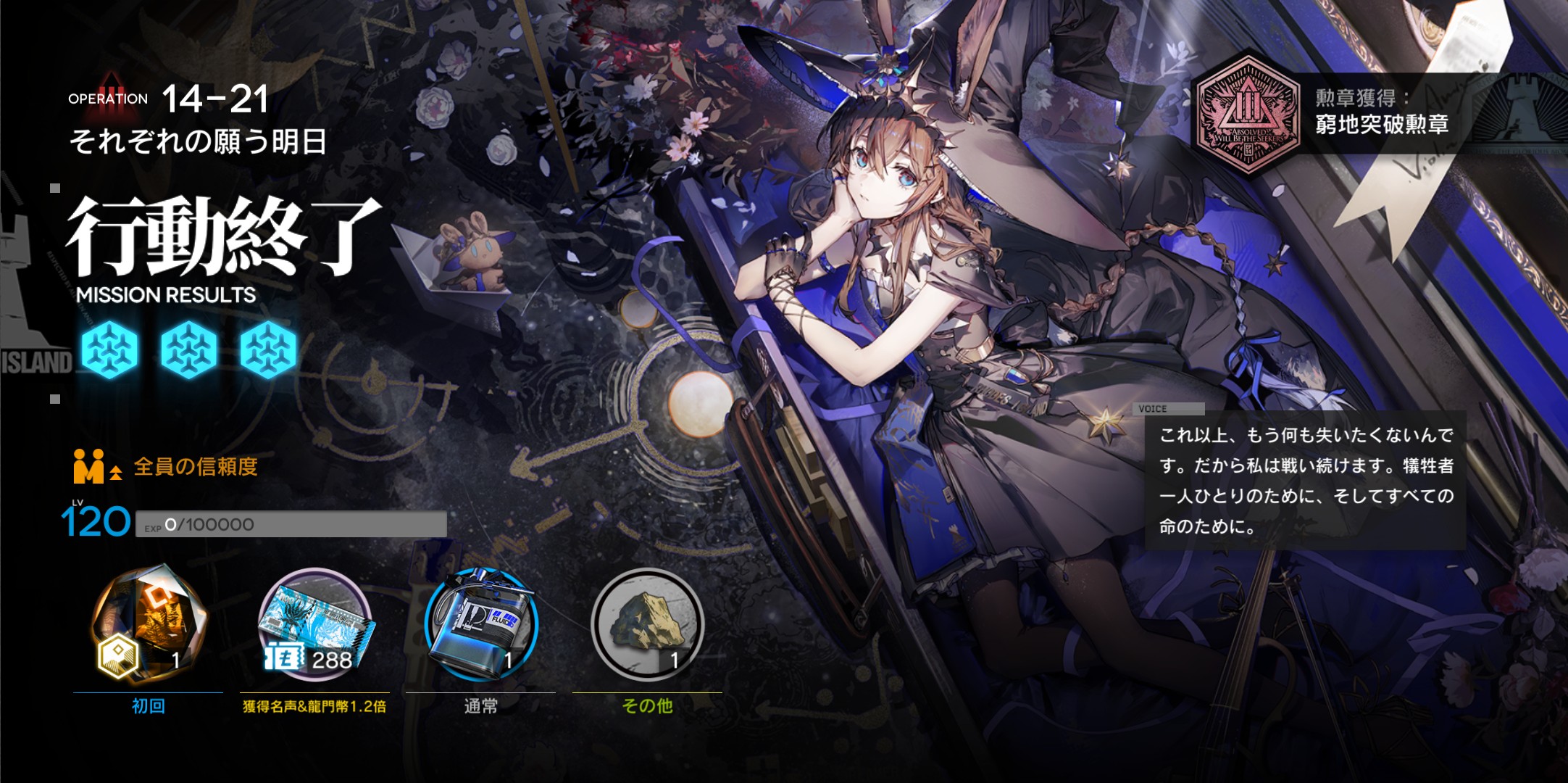Open the 窮地突破勲章 medal notification

click(1381, 114)
